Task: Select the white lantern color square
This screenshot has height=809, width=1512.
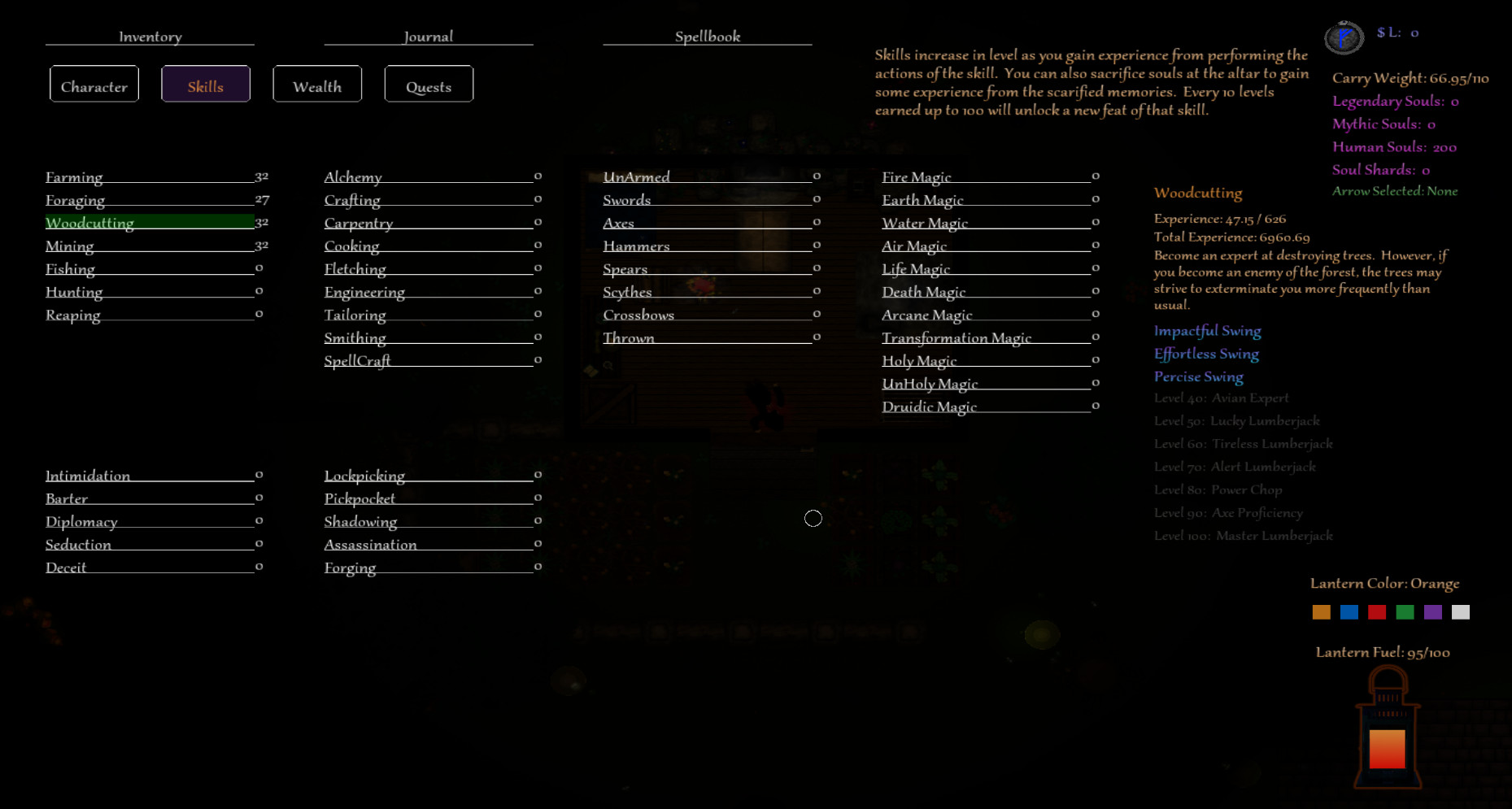Action: coord(1461,611)
